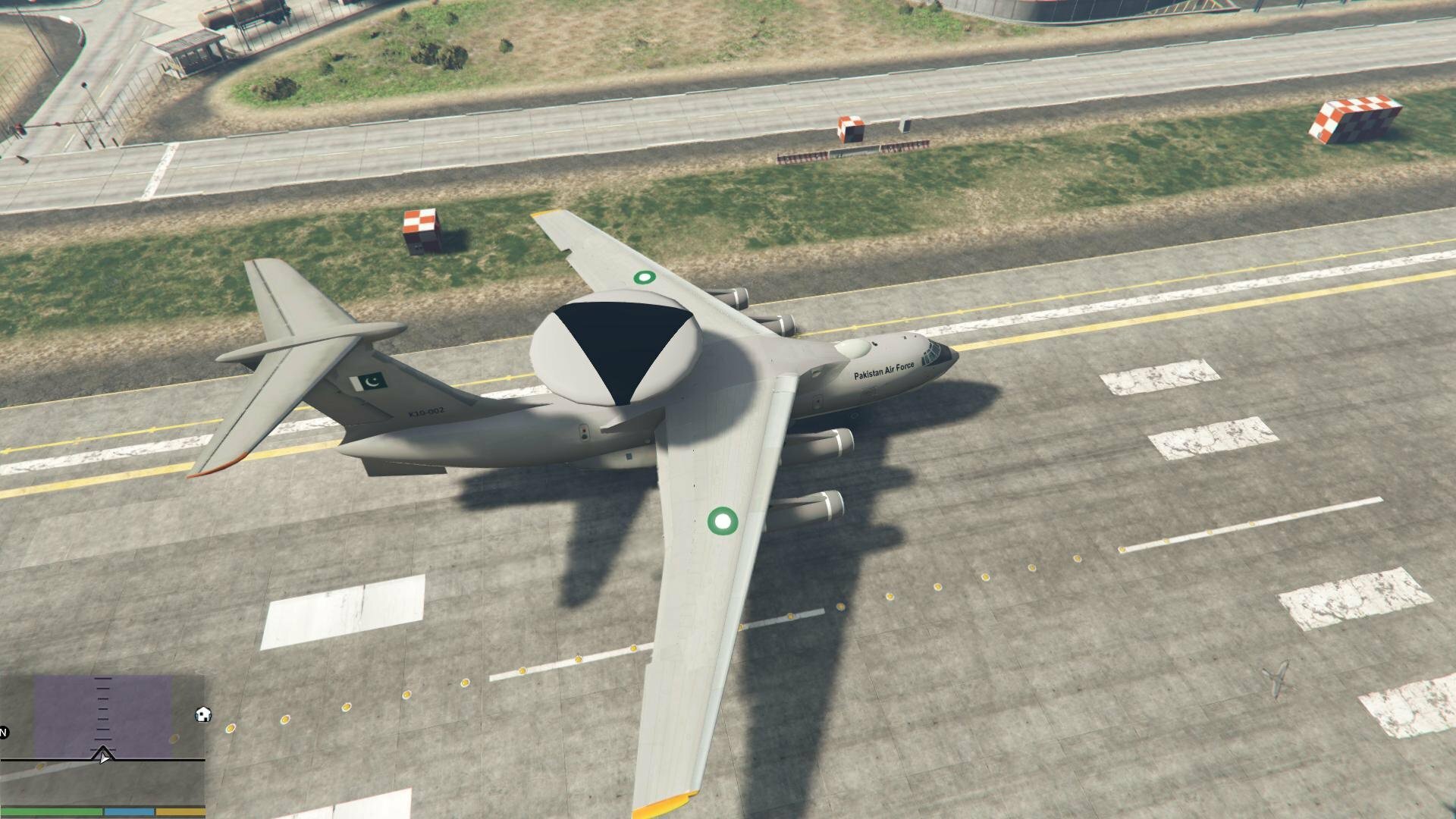
Task: Select the safehouse marker on the minimap
Action: [202, 714]
